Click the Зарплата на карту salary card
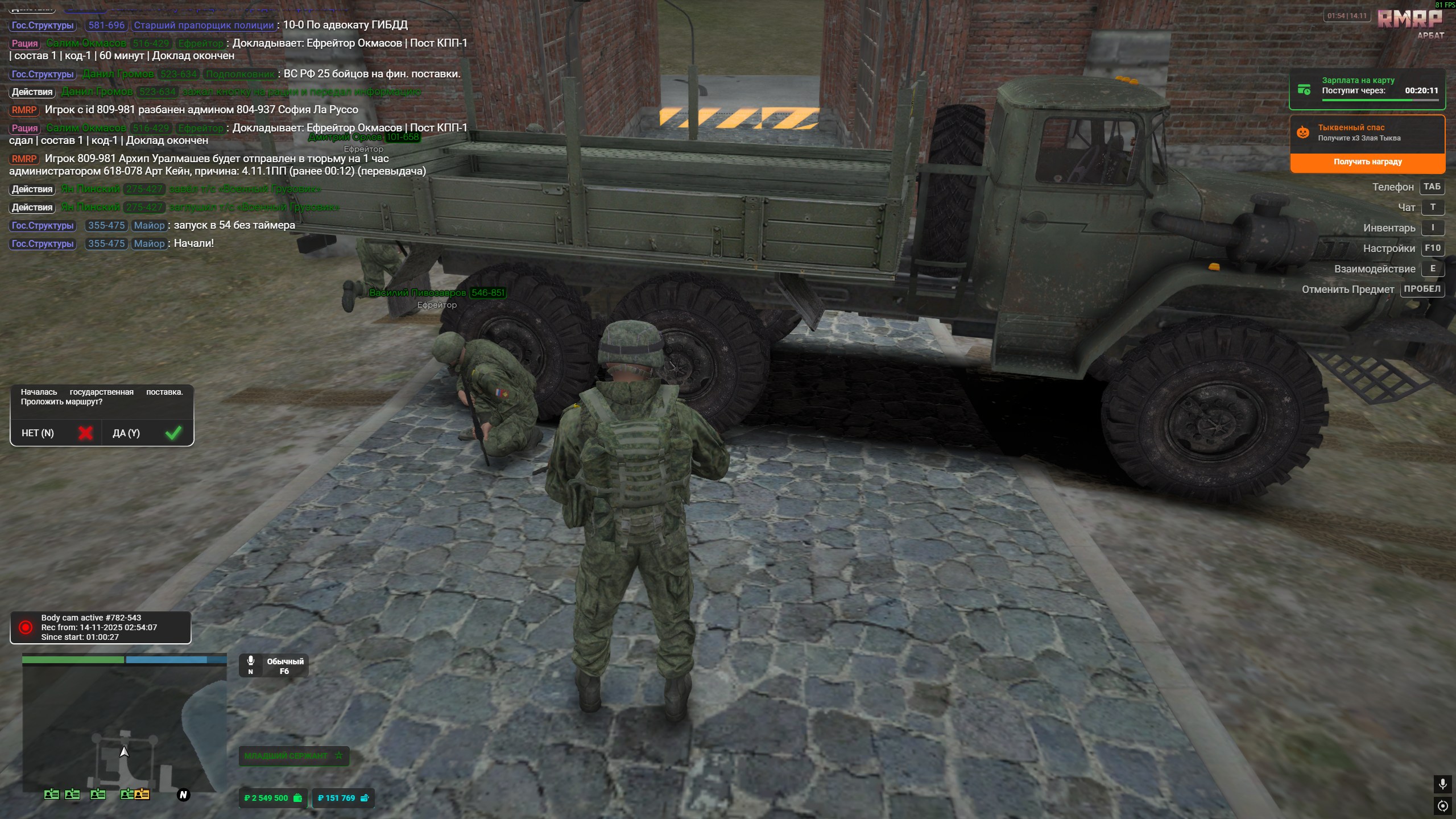Screen dimensions: 1456x819 tap(1367, 89)
